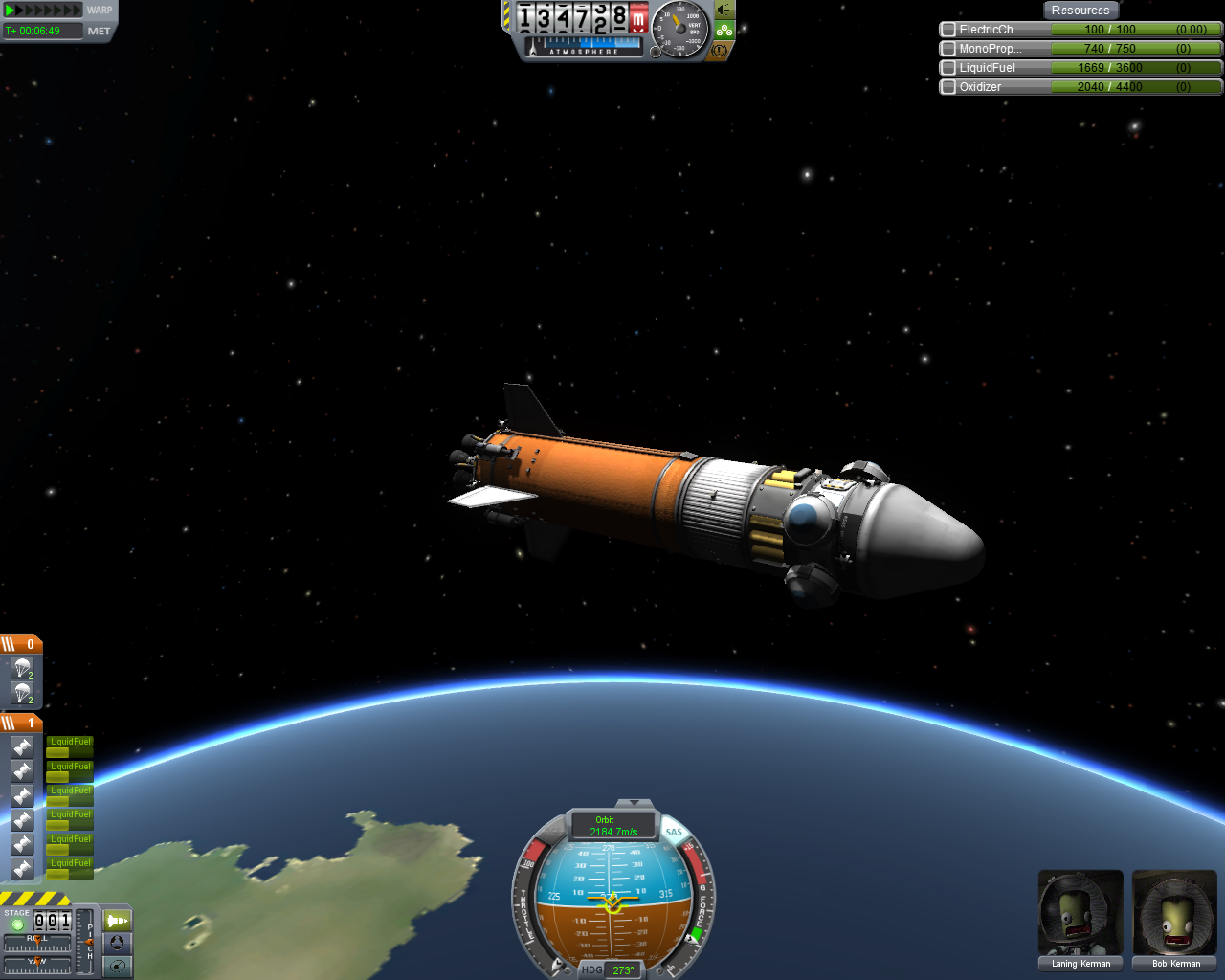This screenshot has height=980, width=1225.
Task: Switch to docking mode button
Action: pos(117,943)
